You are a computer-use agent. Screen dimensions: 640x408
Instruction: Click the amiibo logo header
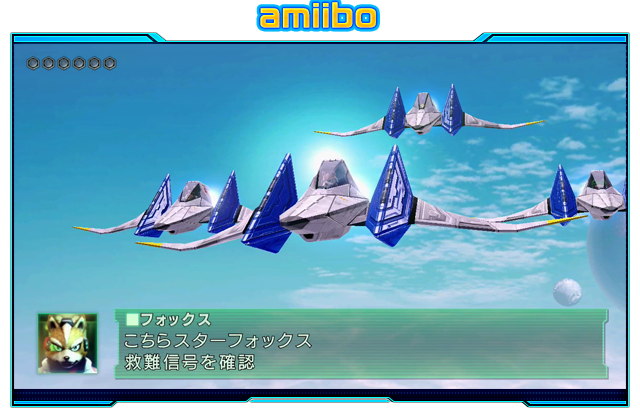pyautogui.click(x=318, y=17)
